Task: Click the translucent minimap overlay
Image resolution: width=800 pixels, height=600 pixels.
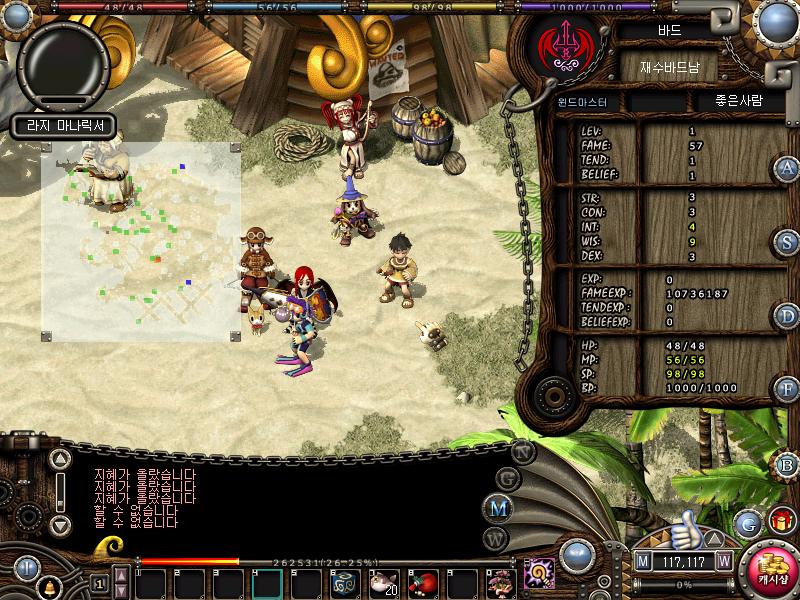Action: (140, 240)
